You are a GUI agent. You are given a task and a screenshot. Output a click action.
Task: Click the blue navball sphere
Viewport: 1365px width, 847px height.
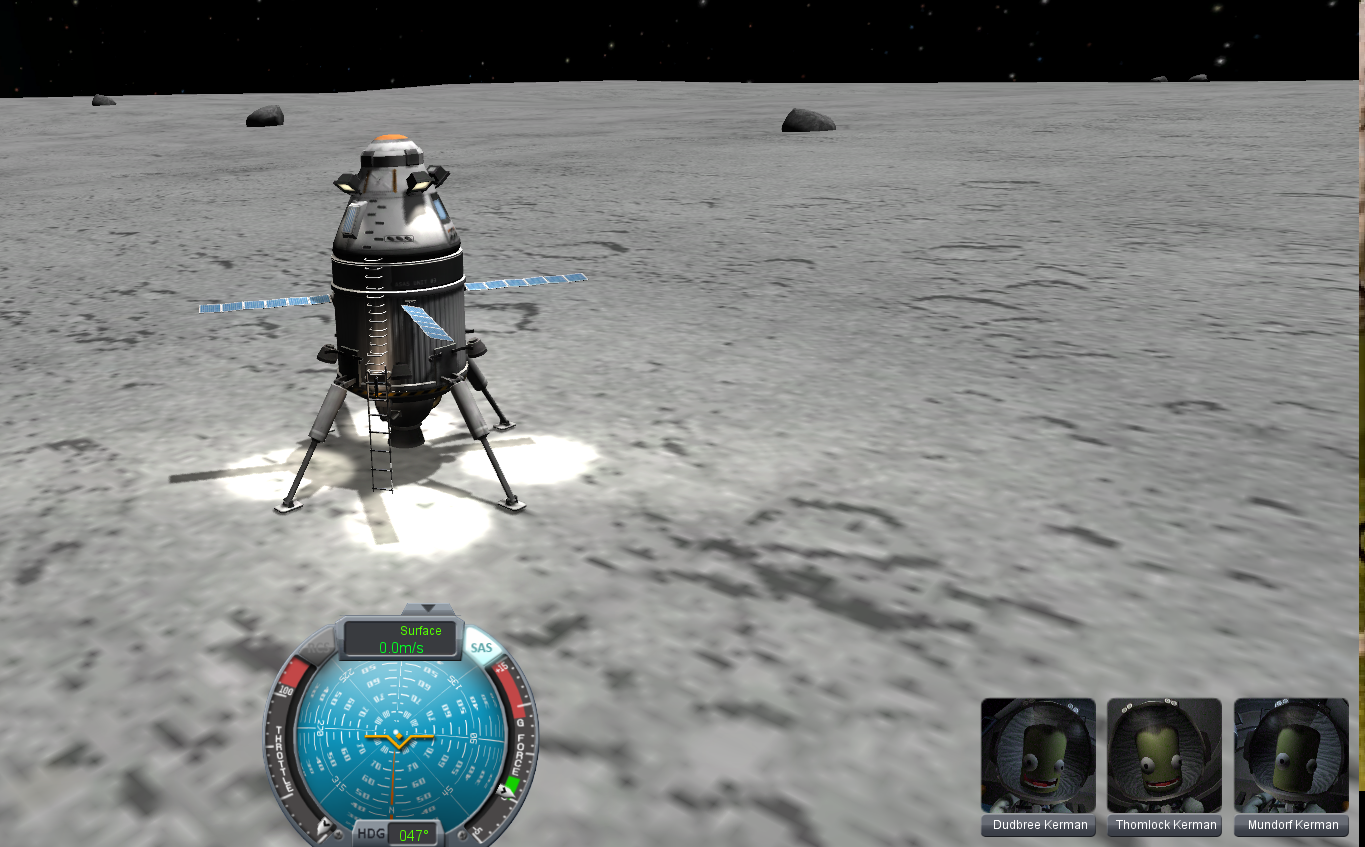(400, 740)
